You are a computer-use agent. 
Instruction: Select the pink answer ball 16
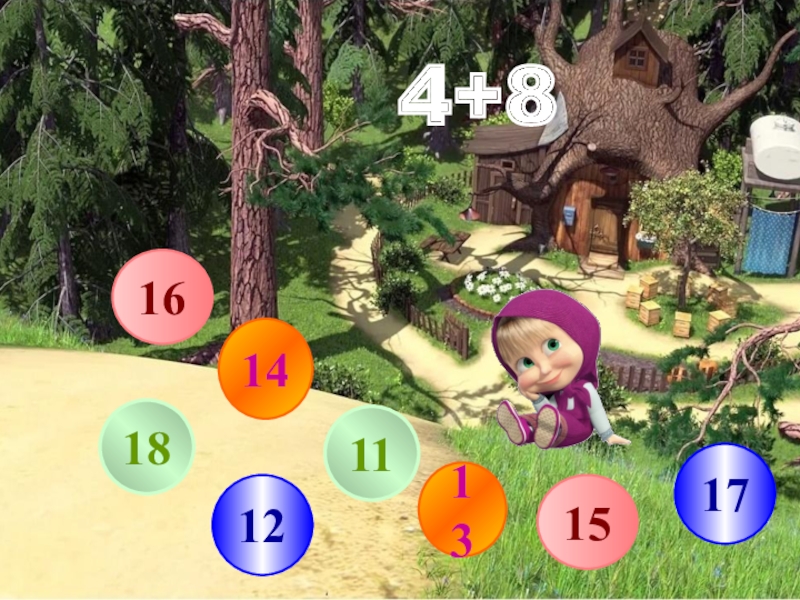coord(162,297)
